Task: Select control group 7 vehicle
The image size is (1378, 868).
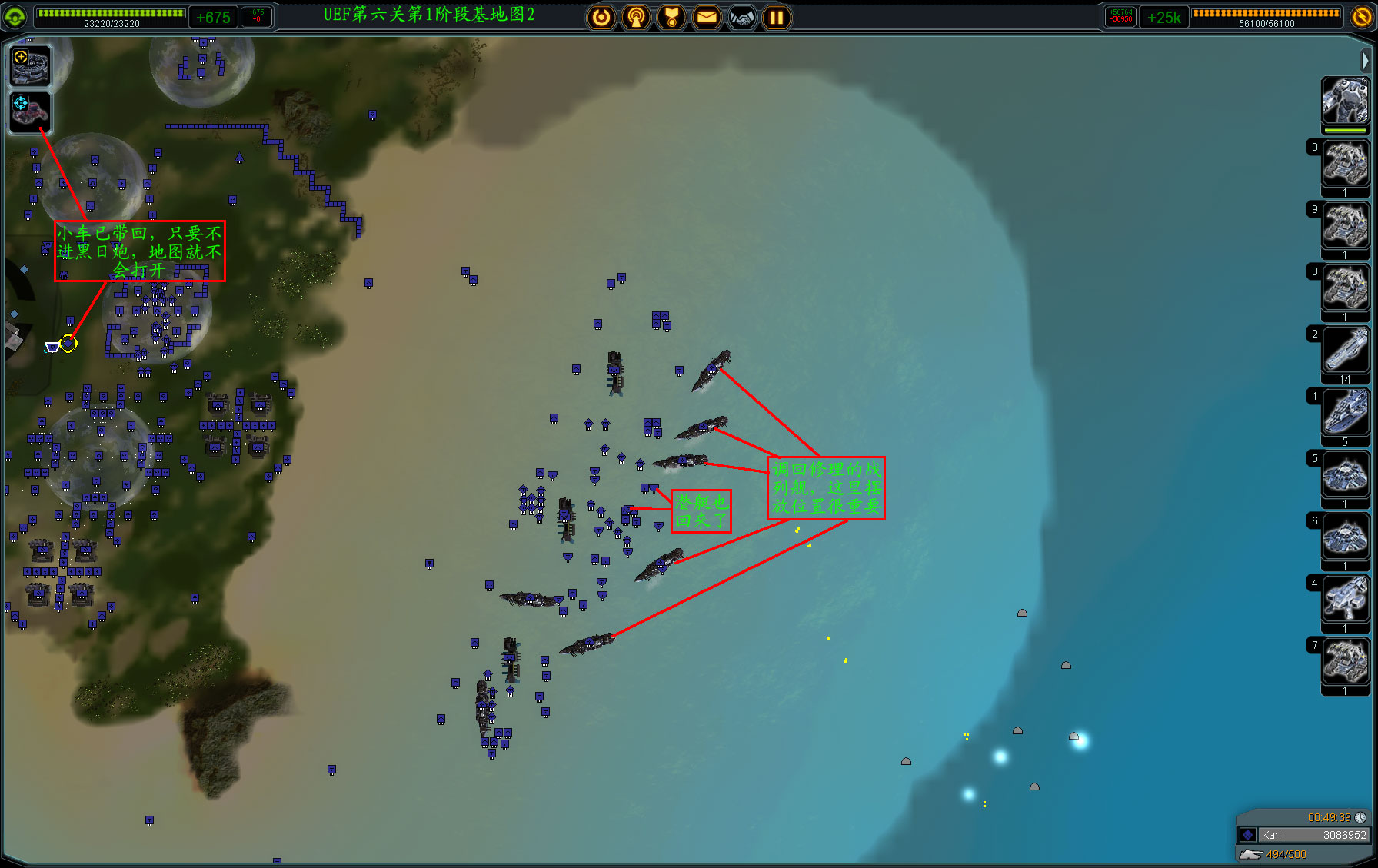Action: click(x=1345, y=661)
